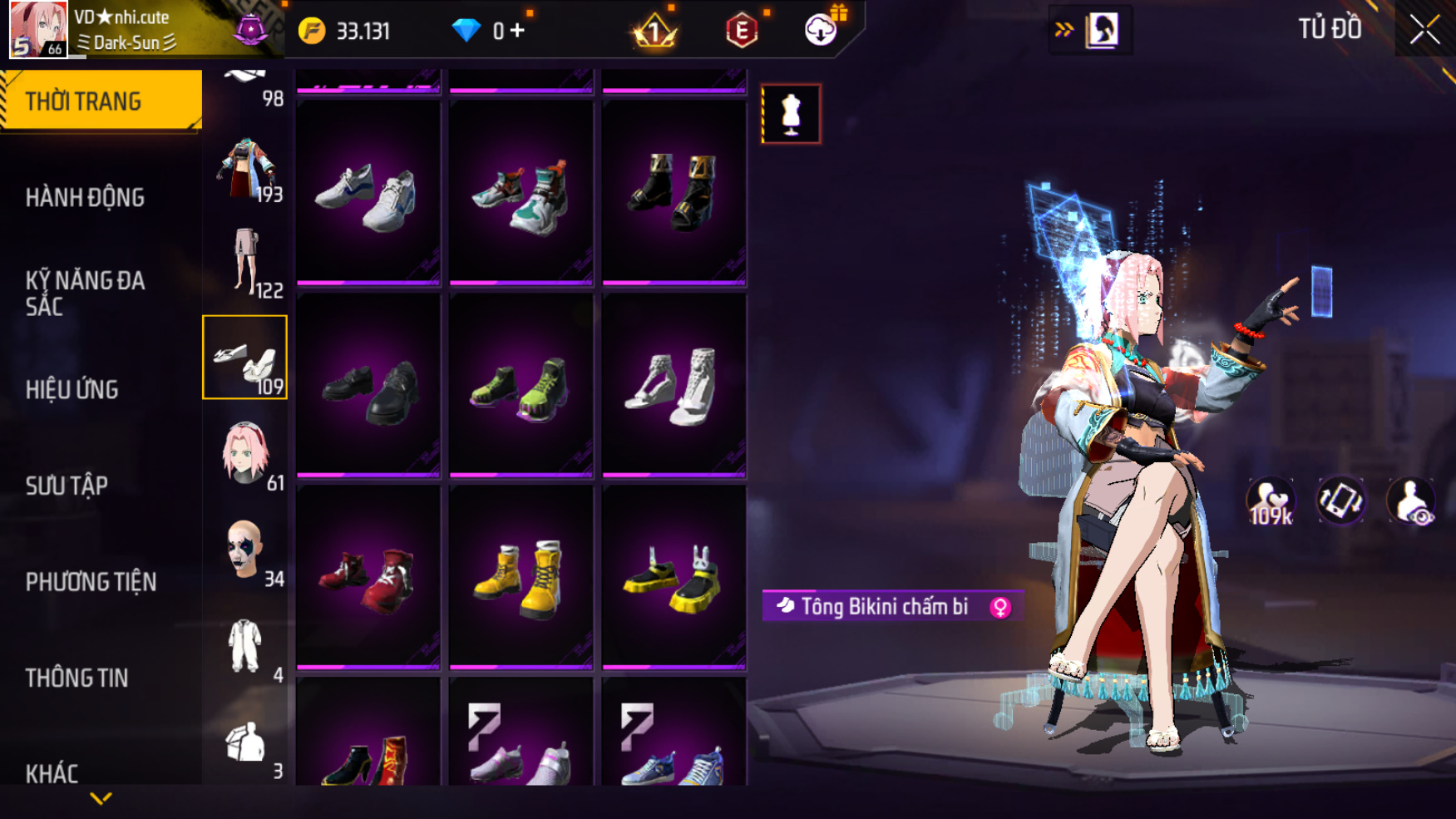Show the Thông Tin section
This screenshot has width=1456, height=819.
point(77,678)
